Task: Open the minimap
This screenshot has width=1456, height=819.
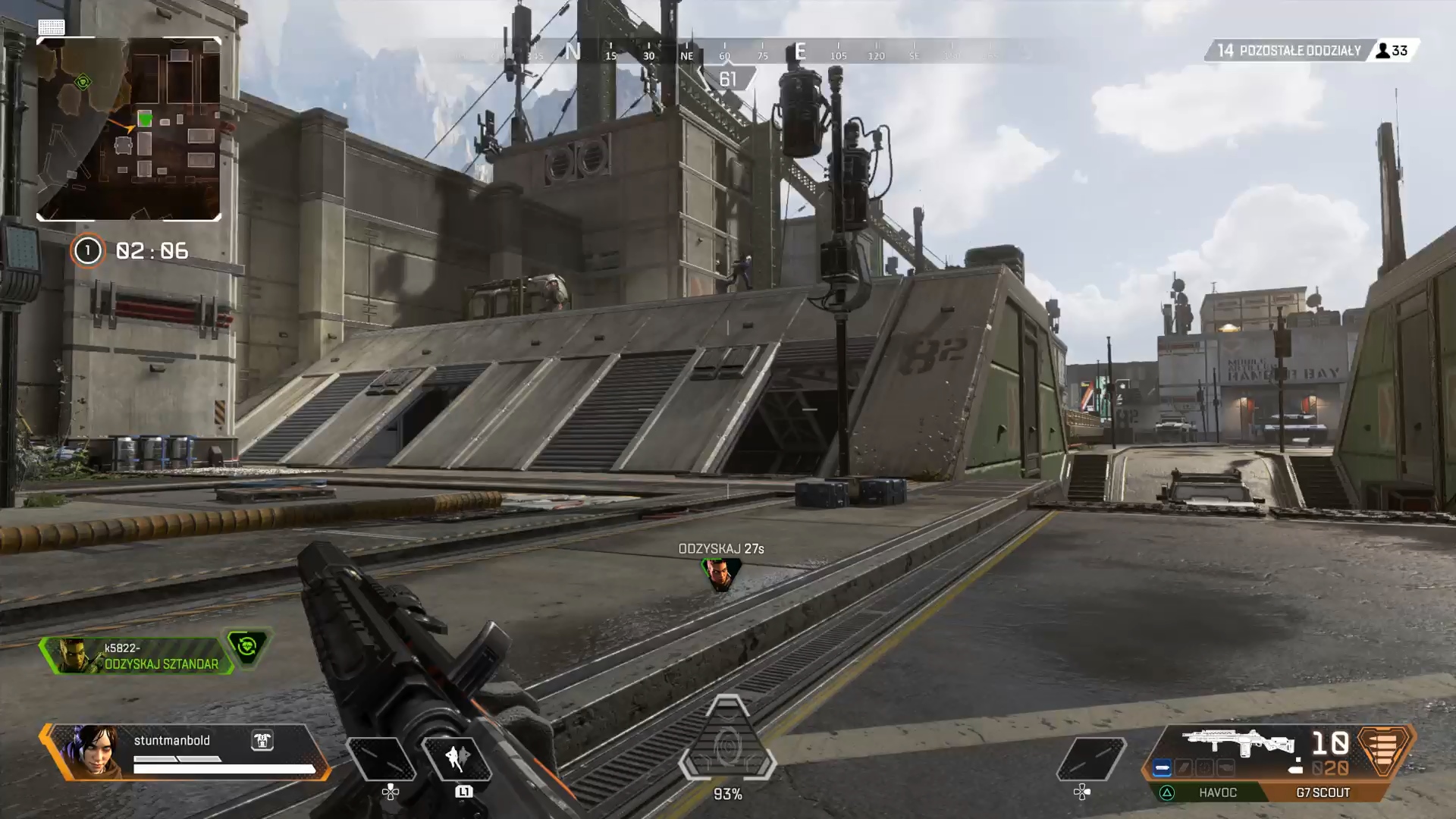Action: [x=129, y=129]
